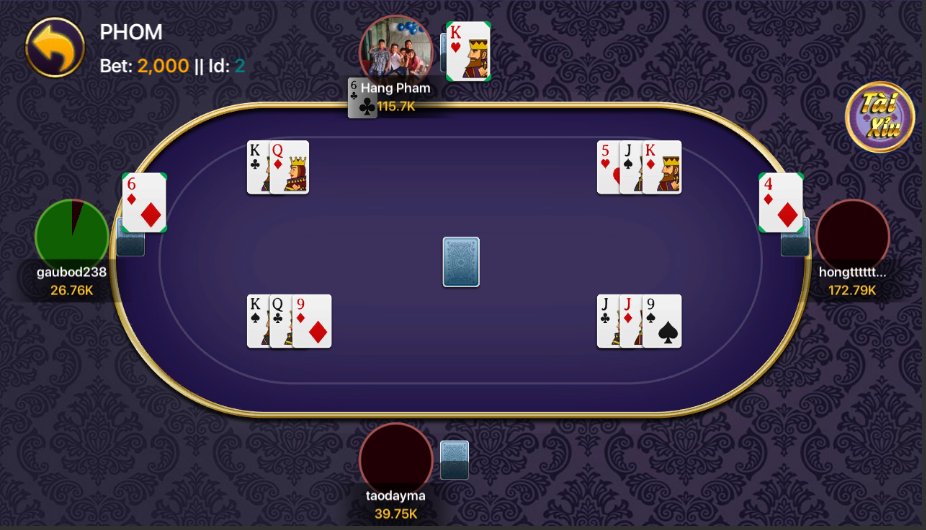
Task: Select the queen of diamonds card
Action: coord(291,167)
